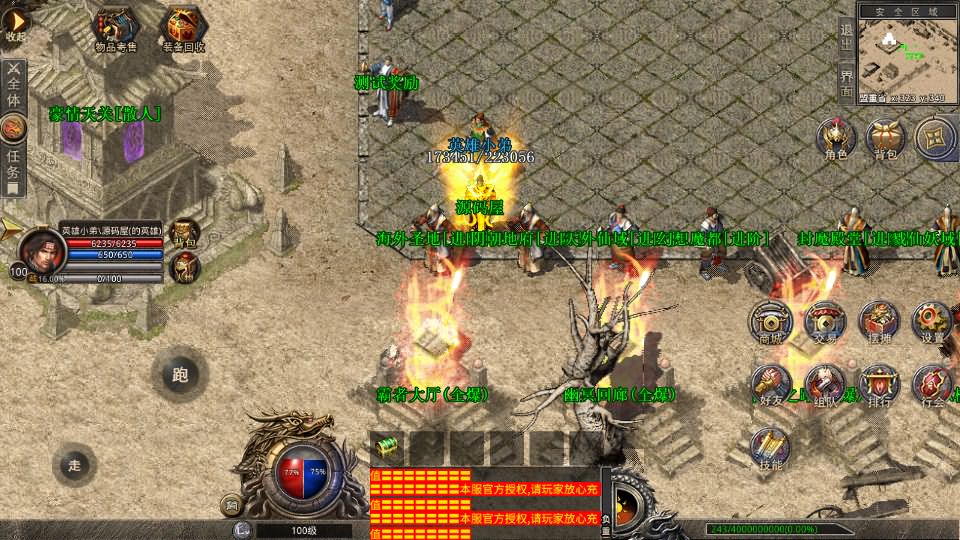The height and width of the screenshot is (540, 960).
Task: Toggle the 界面 interface button
Action: point(845,83)
